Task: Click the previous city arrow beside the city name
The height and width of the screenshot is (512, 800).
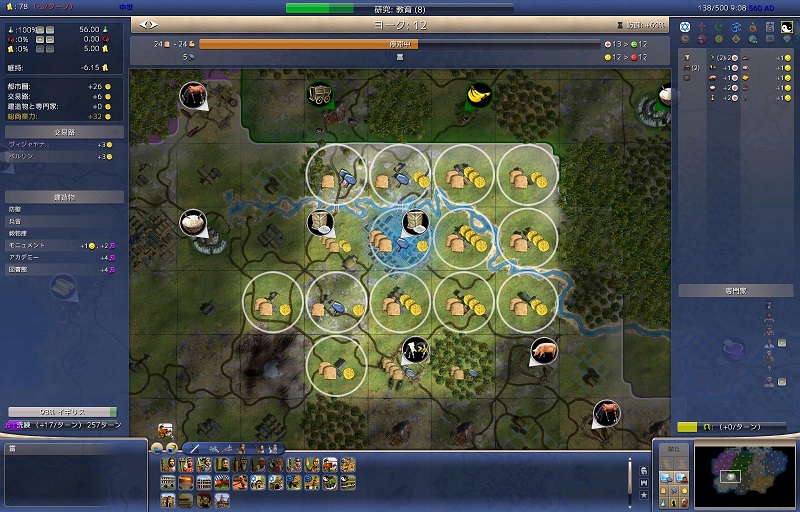Action: (x=144, y=24)
